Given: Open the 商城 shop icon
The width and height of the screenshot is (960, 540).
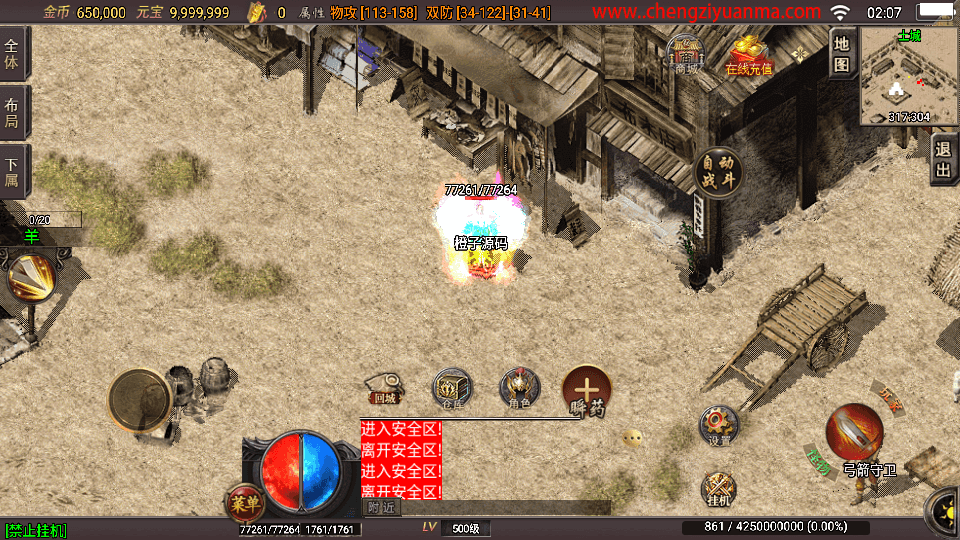Looking at the screenshot, I should (686, 56).
